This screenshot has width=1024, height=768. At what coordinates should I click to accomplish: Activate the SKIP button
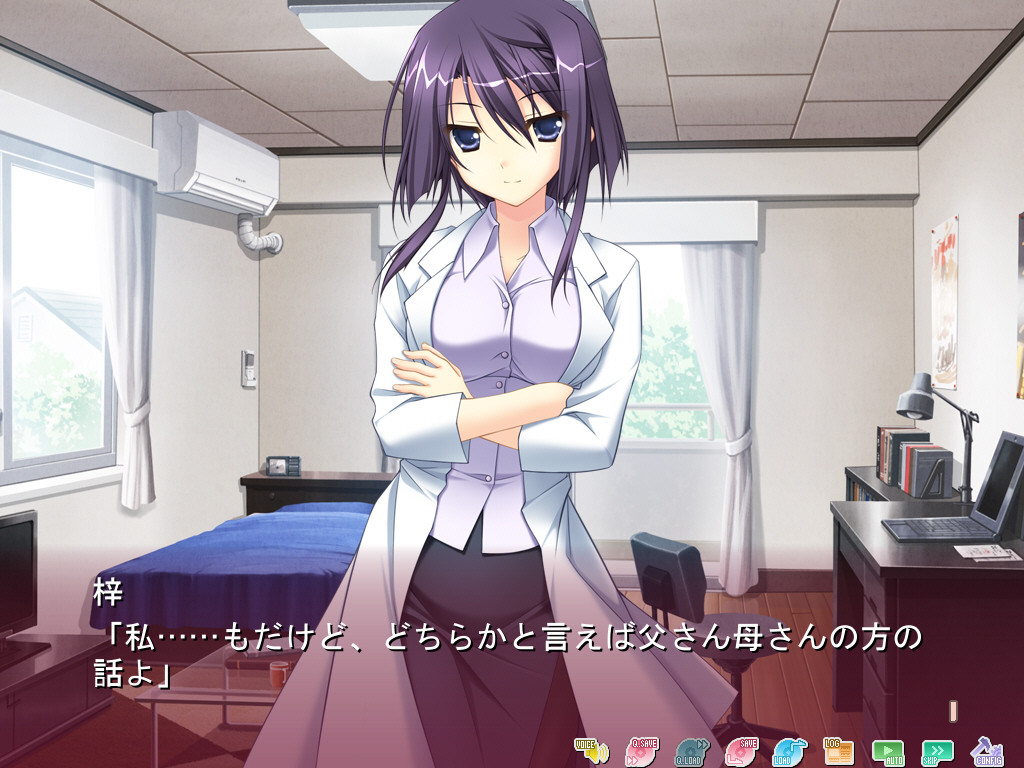pyautogui.click(x=937, y=750)
